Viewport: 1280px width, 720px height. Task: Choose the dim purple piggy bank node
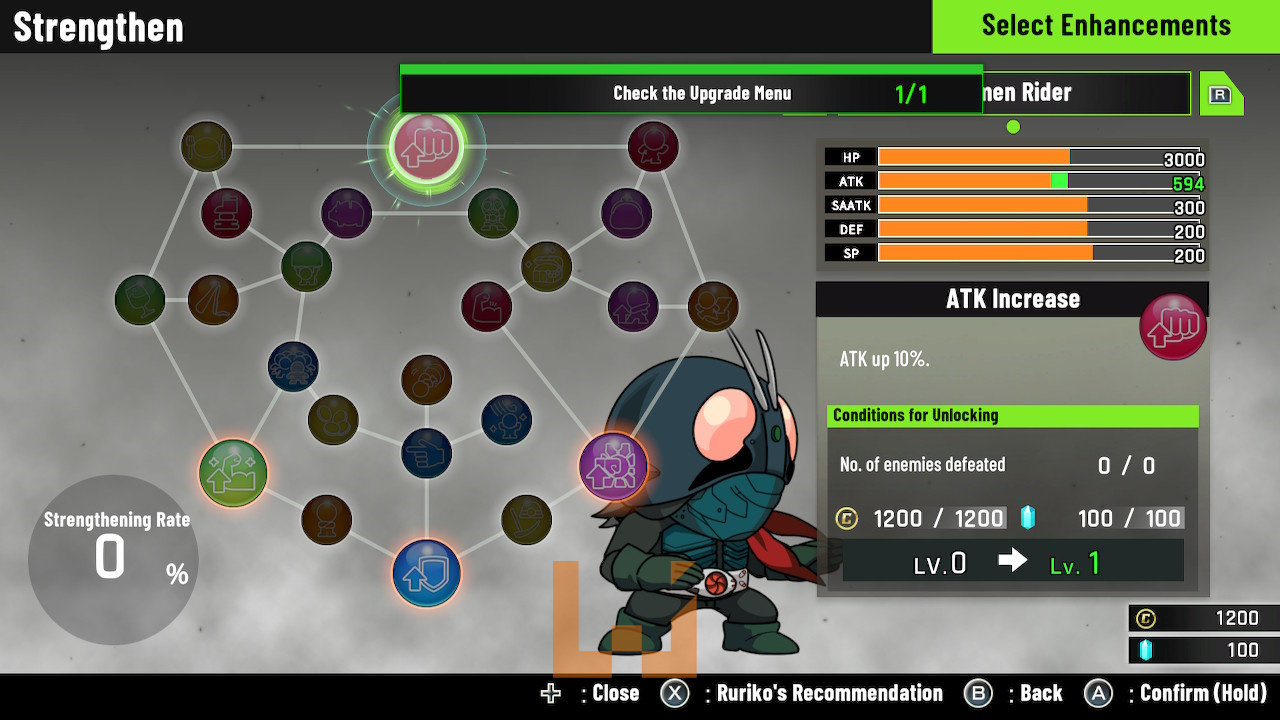[x=347, y=213]
